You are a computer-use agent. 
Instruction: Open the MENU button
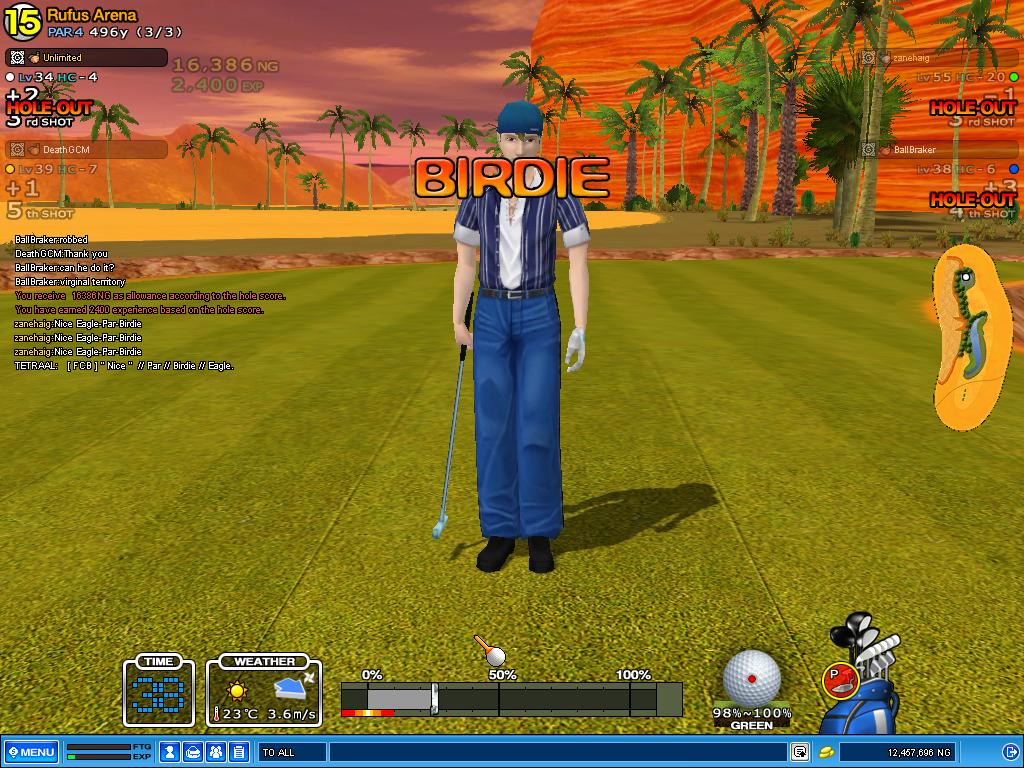pos(31,752)
